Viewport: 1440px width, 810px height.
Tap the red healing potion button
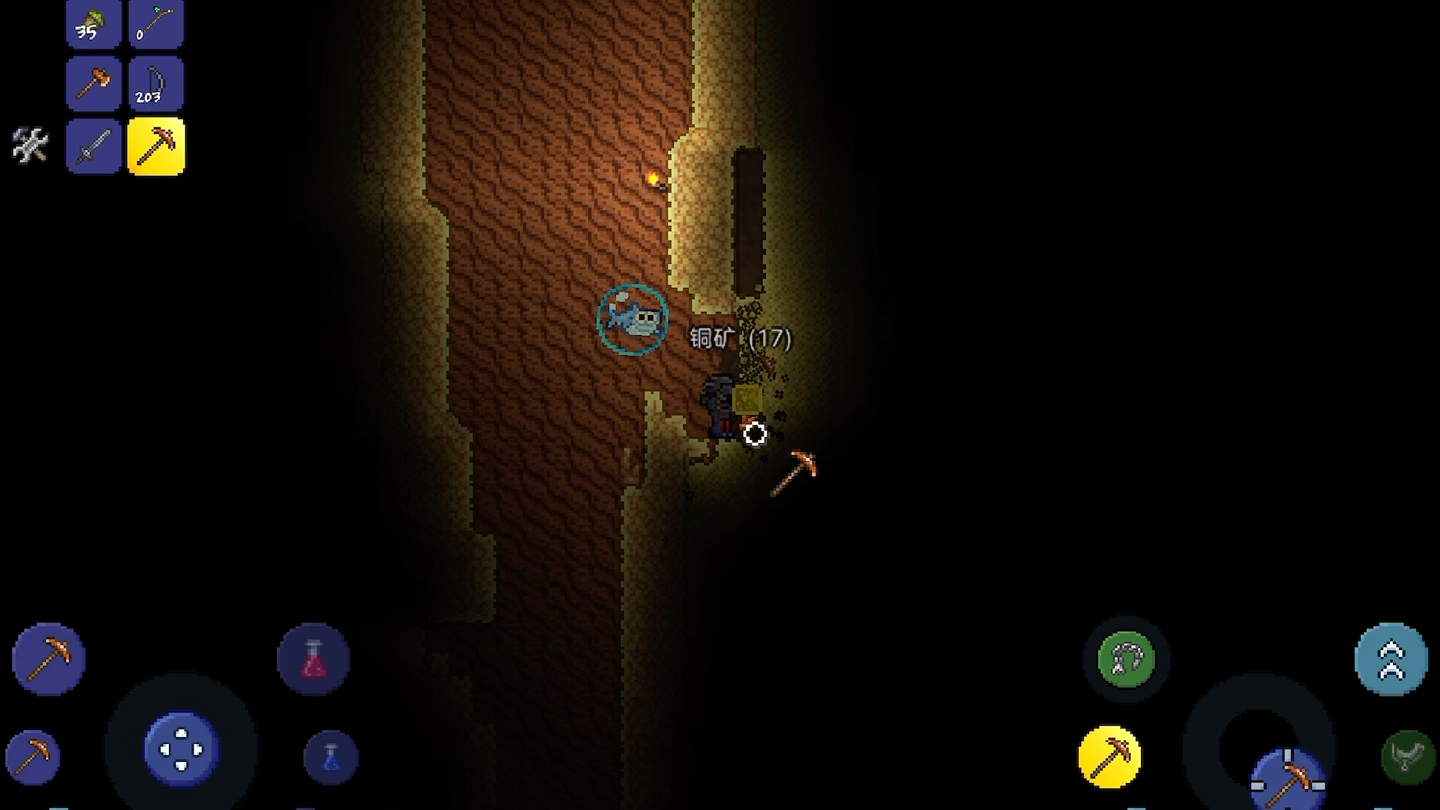(314, 659)
